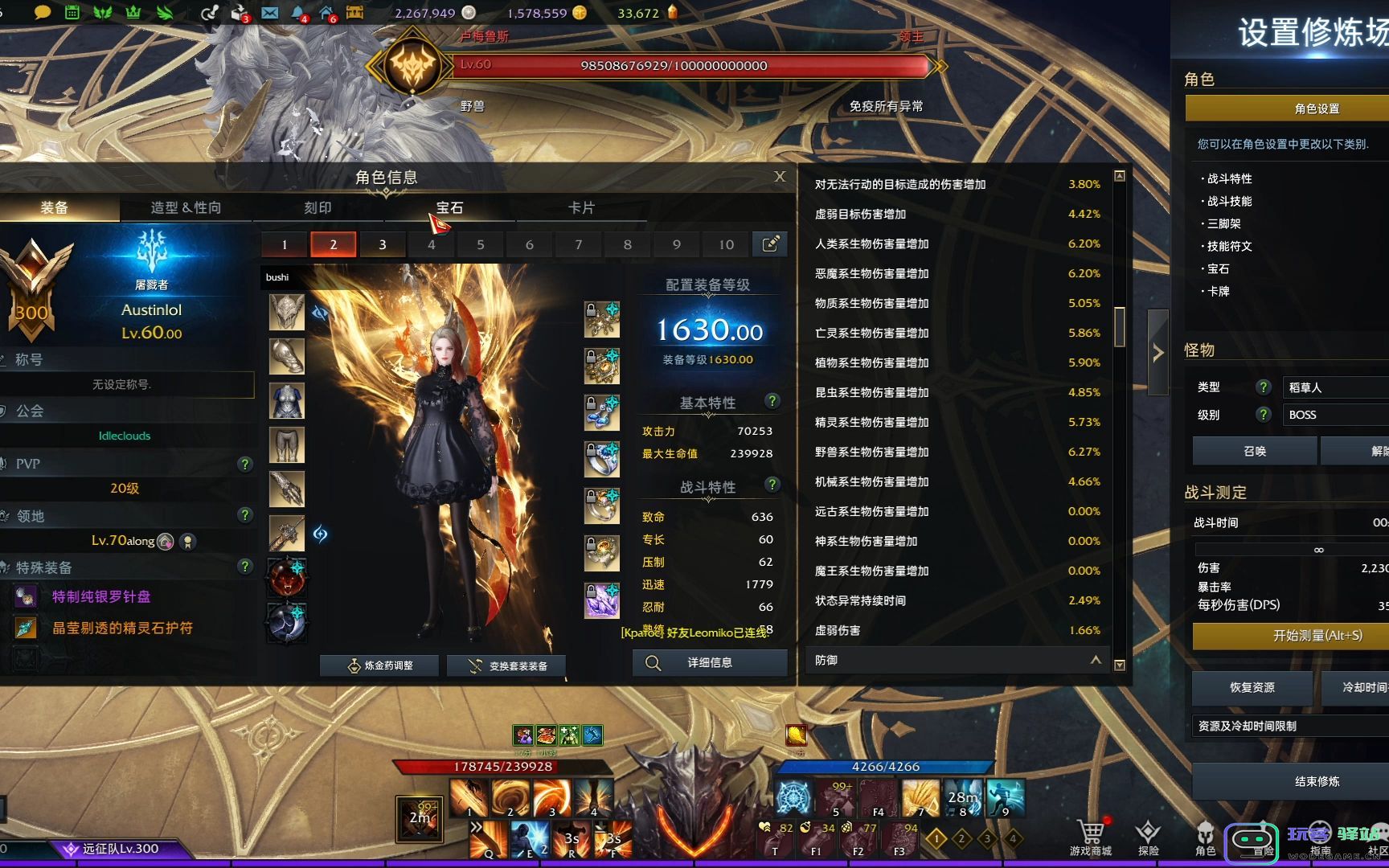Open the 宝石 gems tab
The height and width of the screenshot is (868, 1389).
(x=449, y=207)
